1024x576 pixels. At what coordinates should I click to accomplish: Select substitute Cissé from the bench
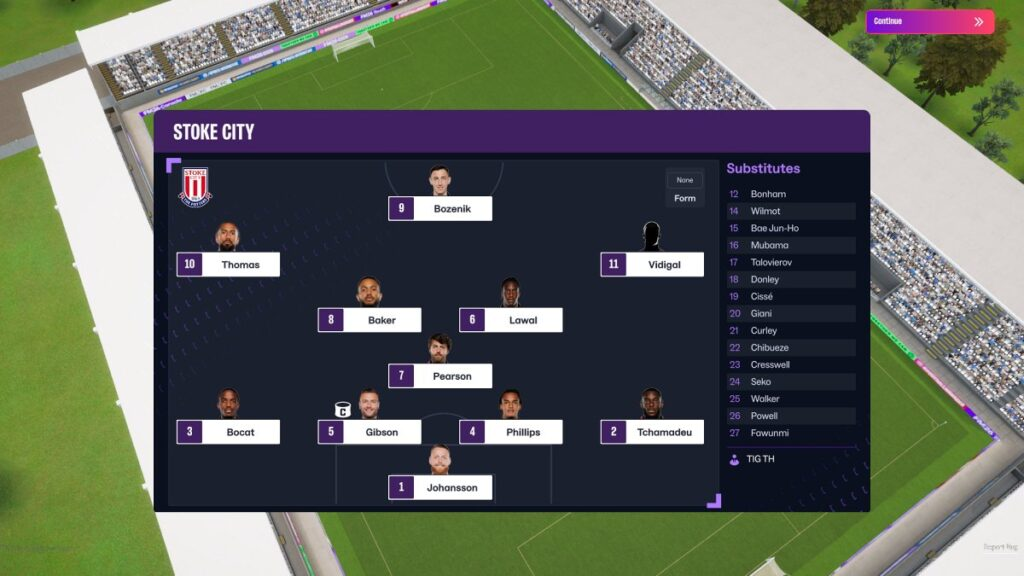790,297
